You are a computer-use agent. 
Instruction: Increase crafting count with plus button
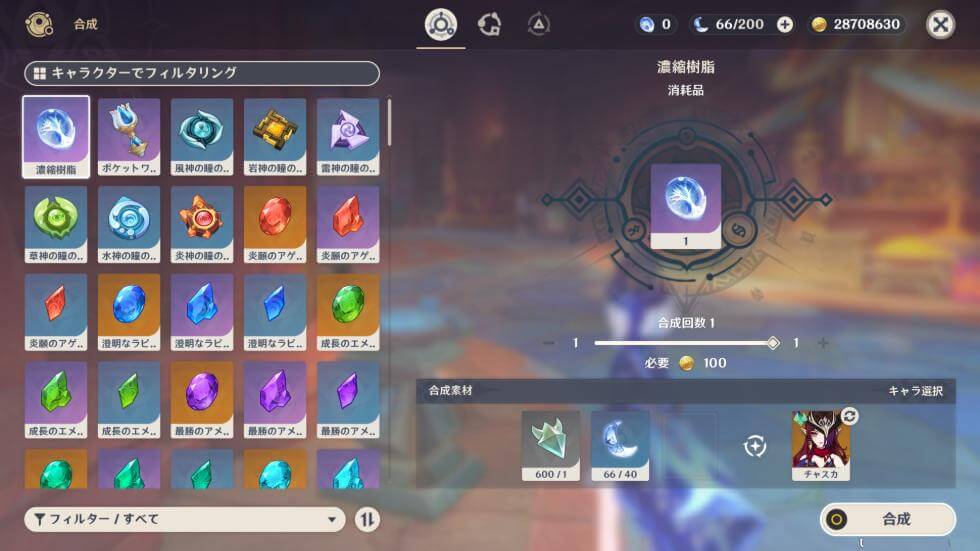[823, 343]
